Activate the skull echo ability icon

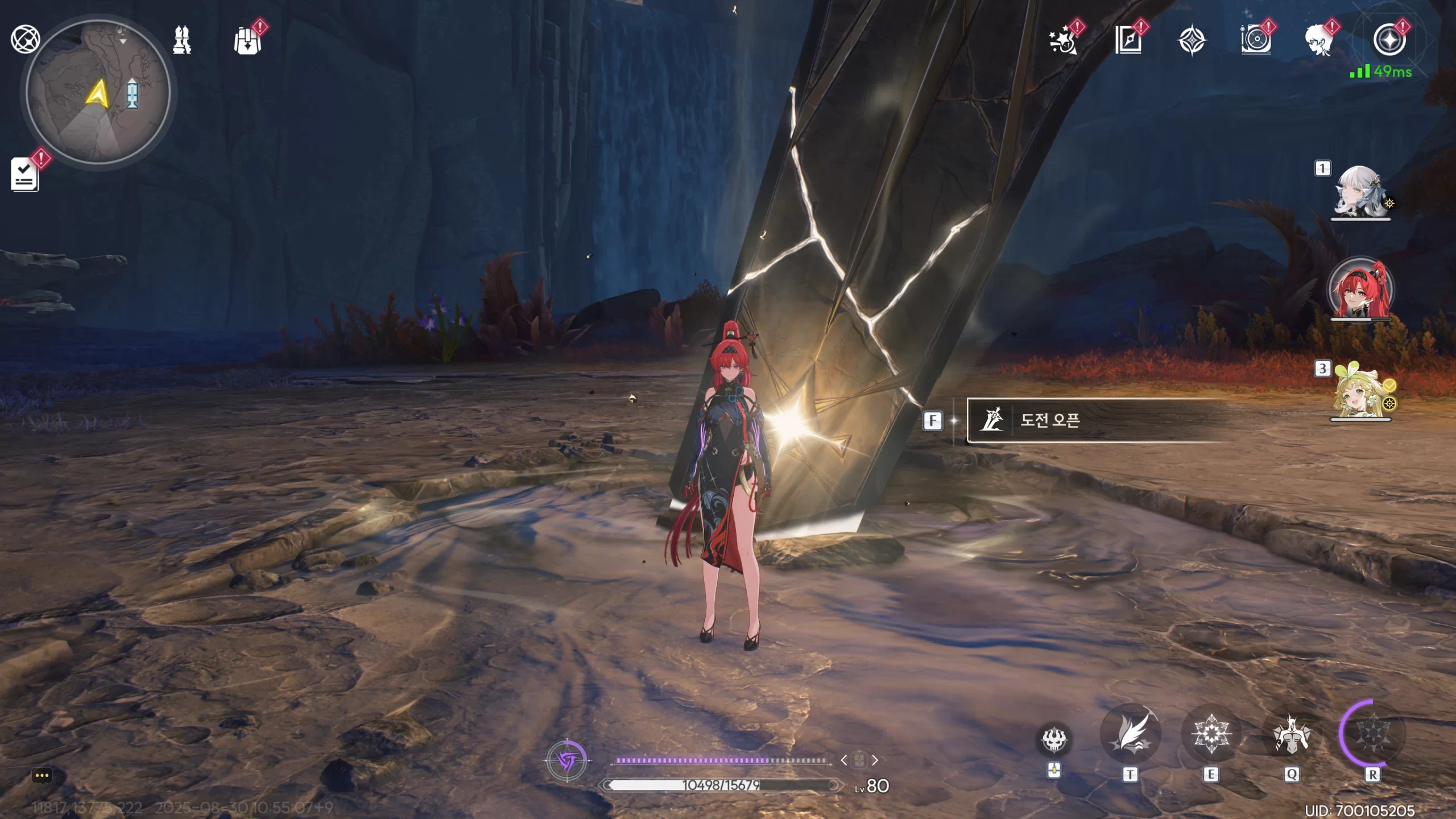coord(1053,739)
